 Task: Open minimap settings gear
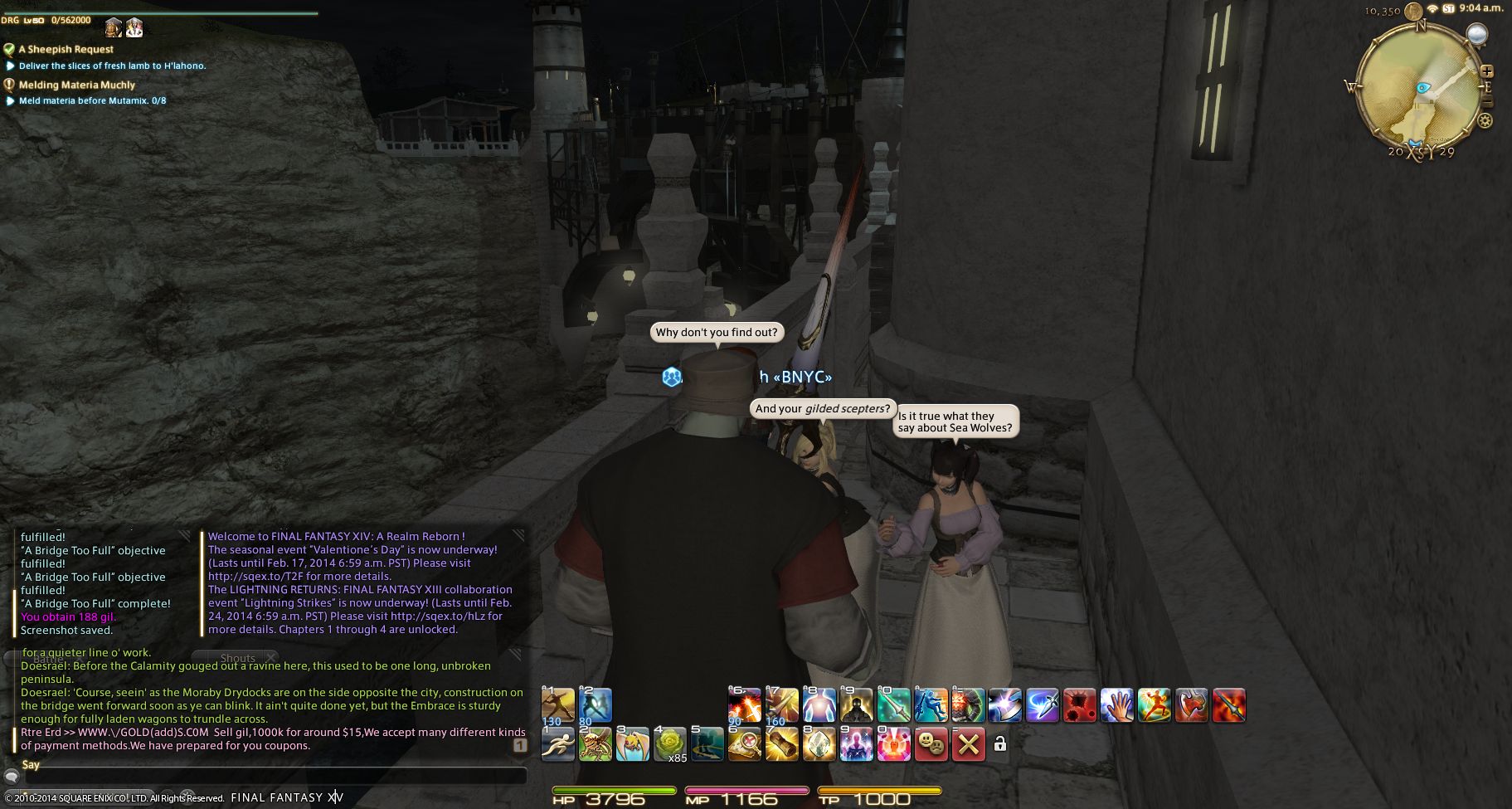1485,121
